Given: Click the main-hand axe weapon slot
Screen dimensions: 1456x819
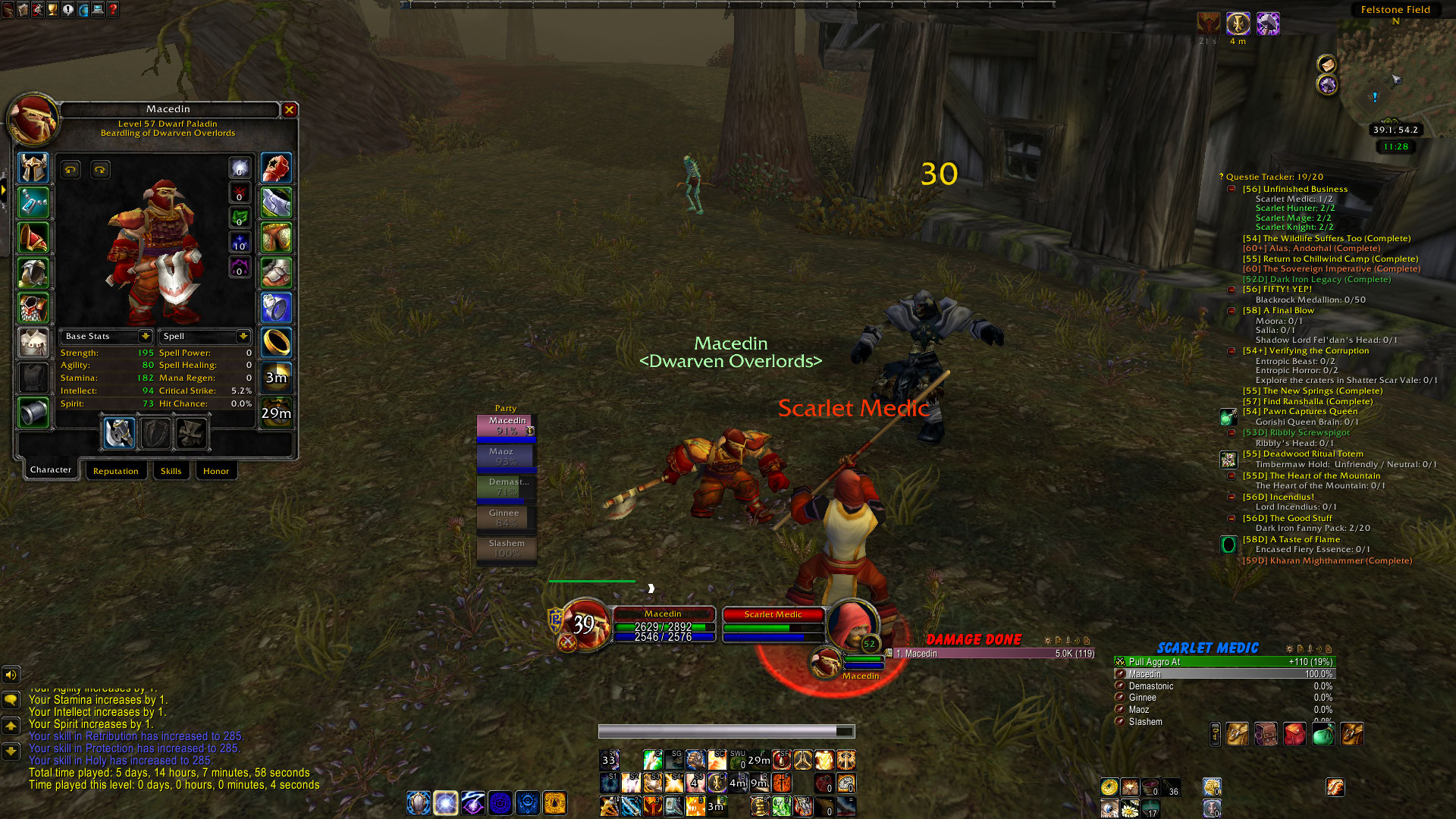Looking at the screenshot, I should point(120,434).
